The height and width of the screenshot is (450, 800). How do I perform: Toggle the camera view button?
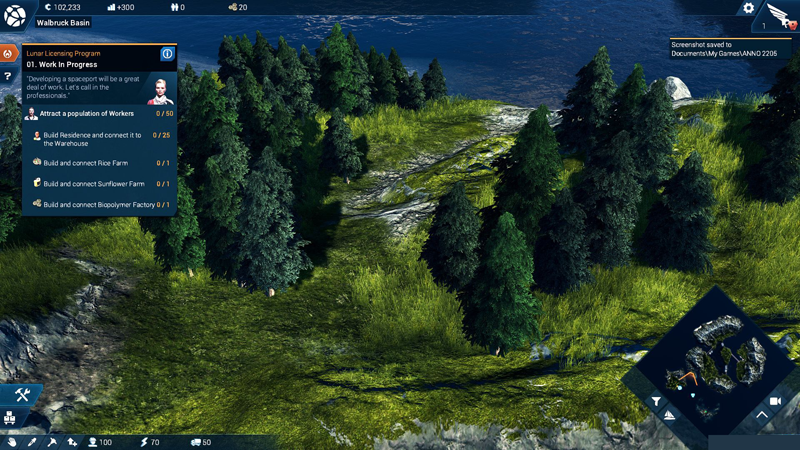click(774, 401)
